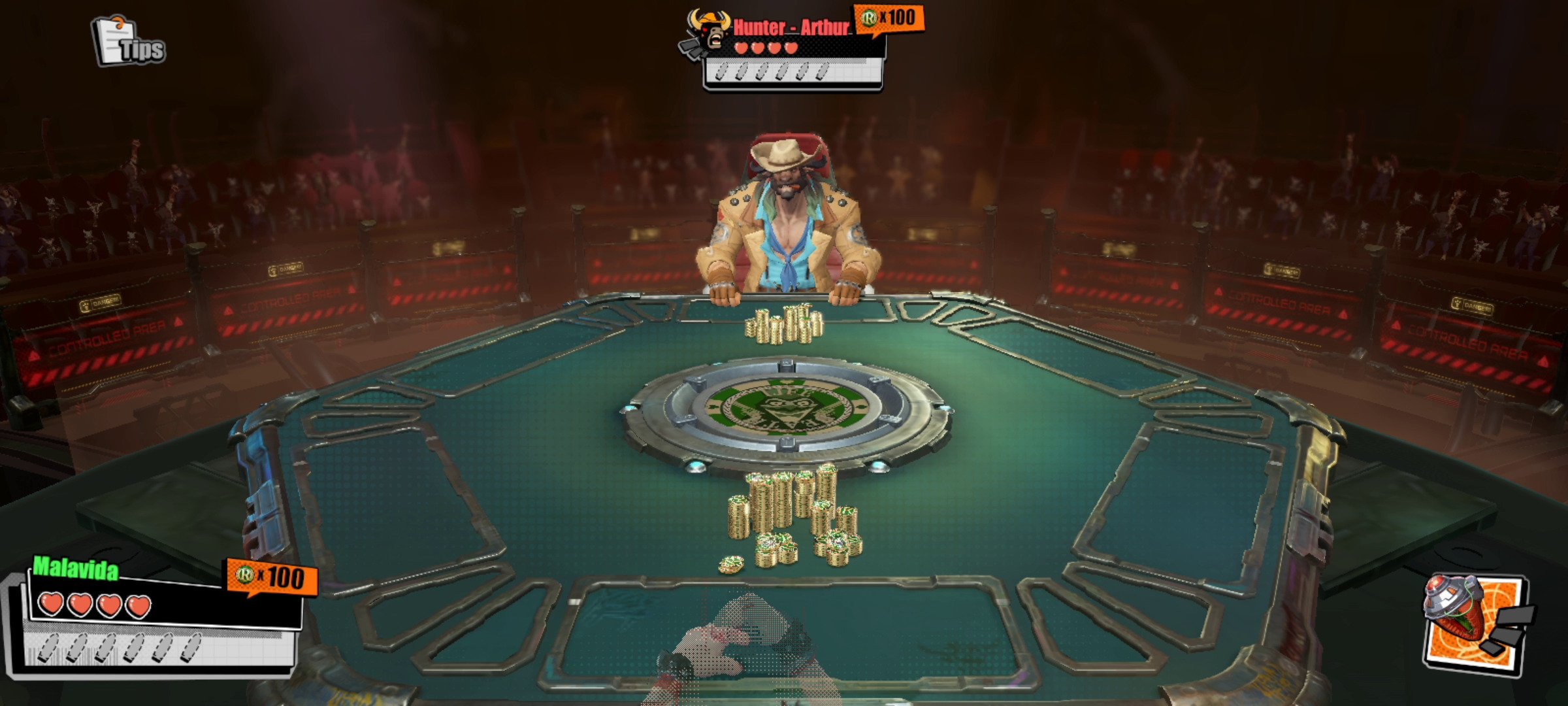
Task: Click Malavida's pile of betting chips
Action: [791, 516]
